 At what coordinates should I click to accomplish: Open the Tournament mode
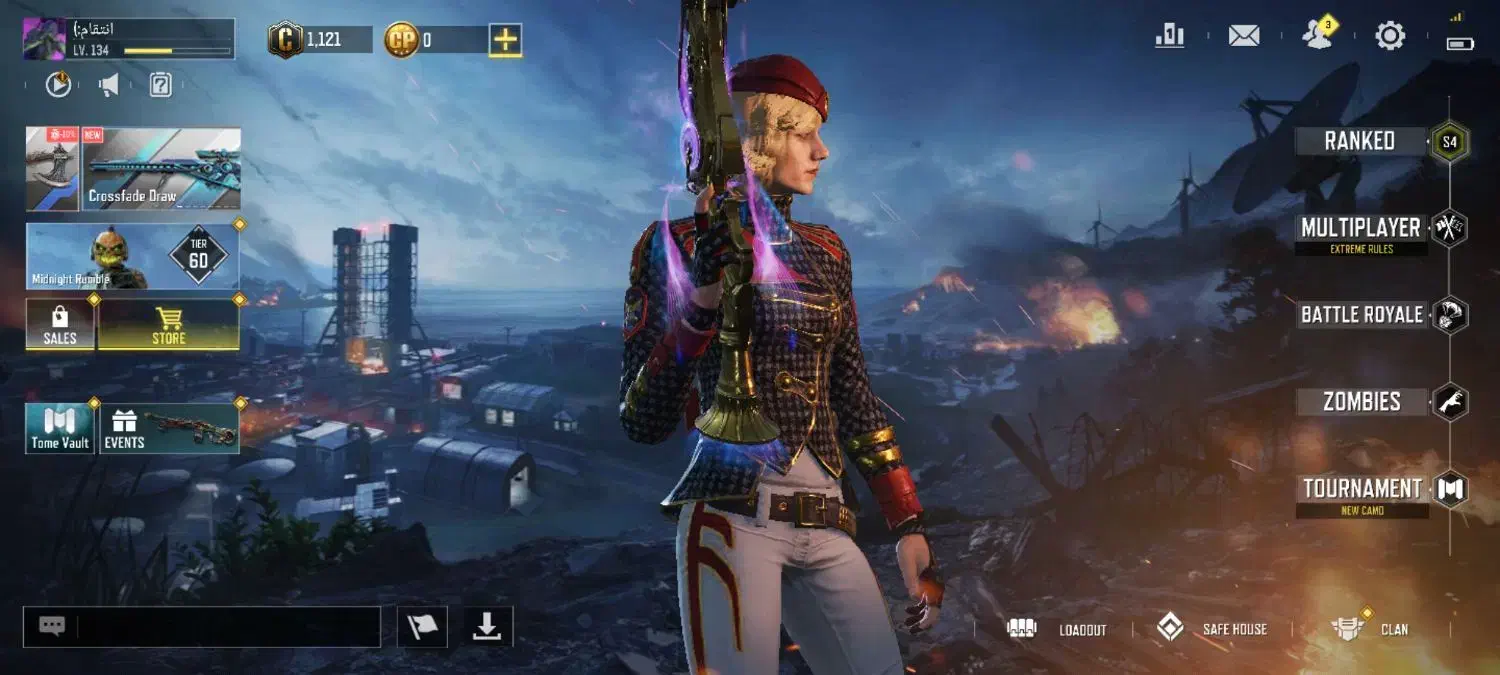[x=1362, y=489]
